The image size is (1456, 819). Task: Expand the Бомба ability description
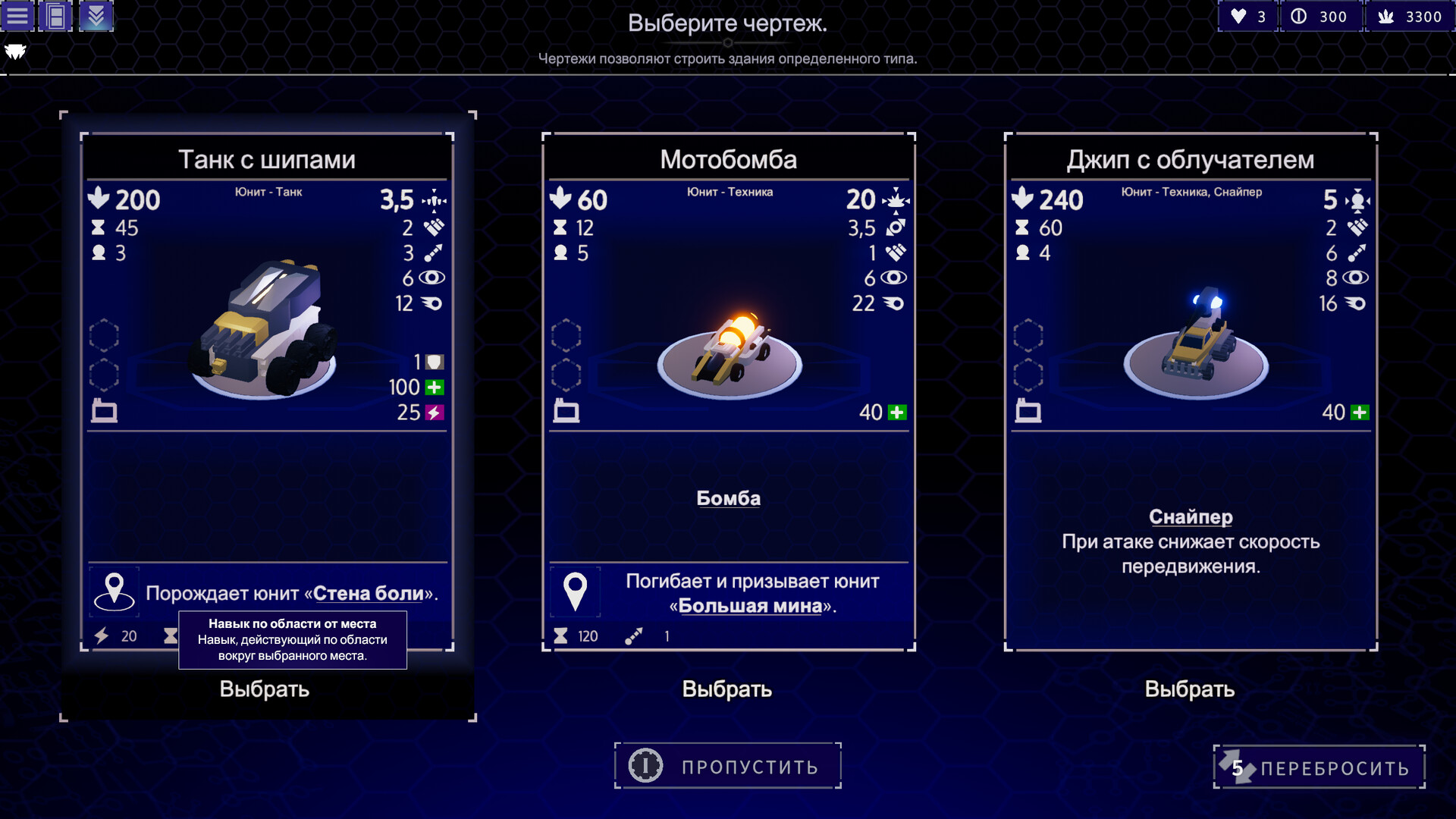pyautogui.click(x=728, y=498)
